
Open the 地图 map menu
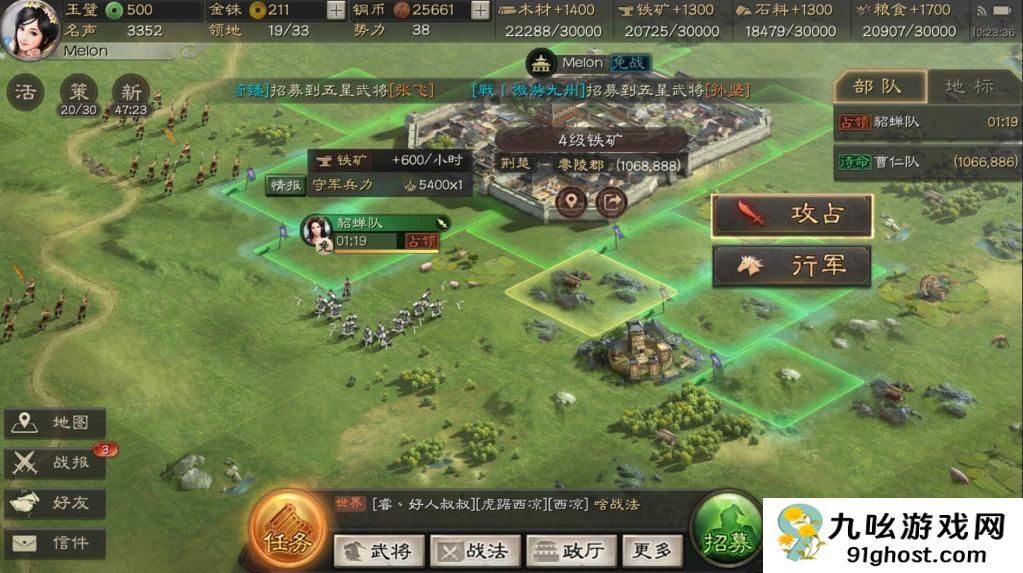pos(55,423)
